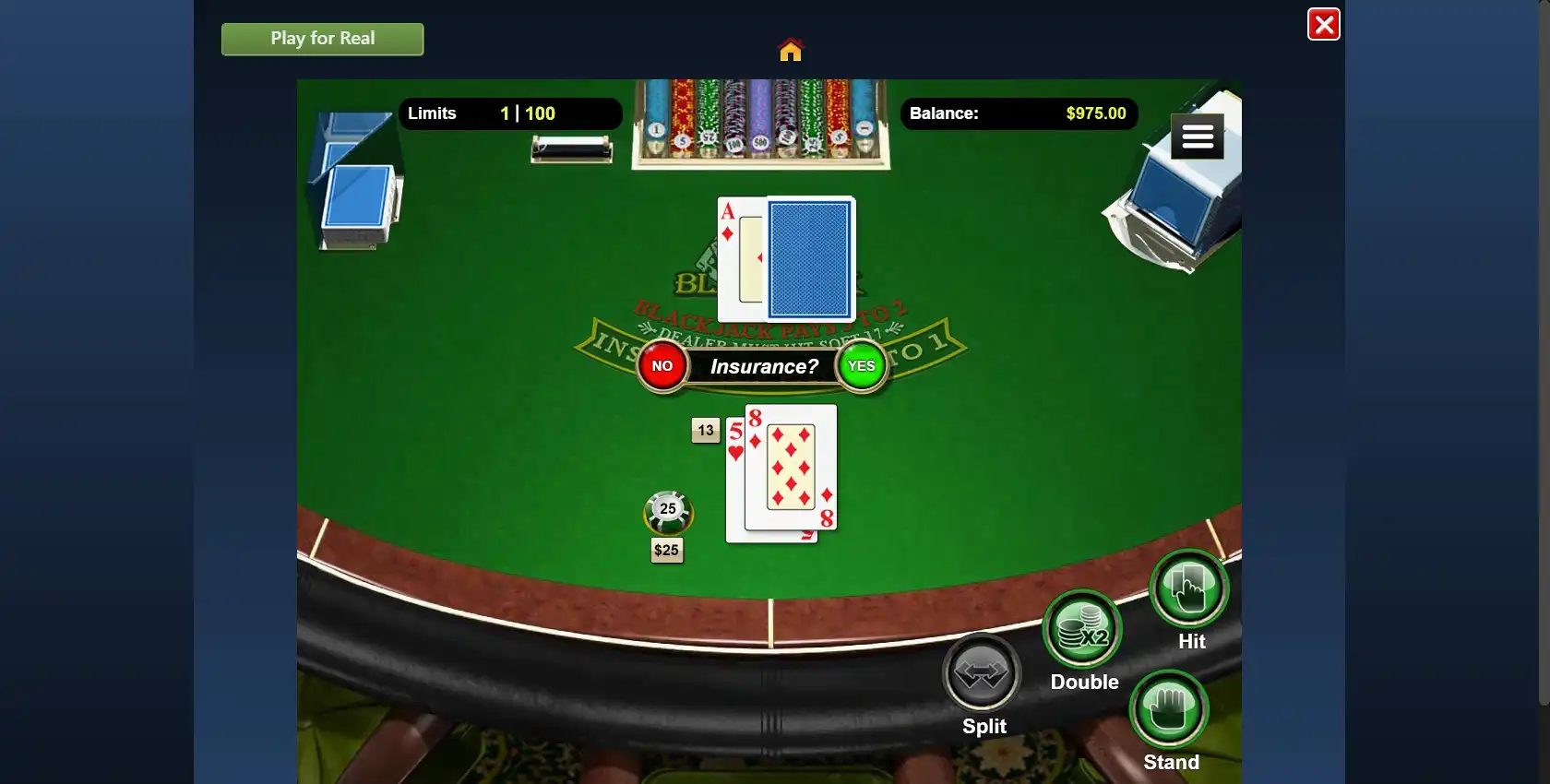Image resolution: width=1550 pixels, height=784 pixels.
Task: Open the hamburger menu
Action: tap(1197, 137)
